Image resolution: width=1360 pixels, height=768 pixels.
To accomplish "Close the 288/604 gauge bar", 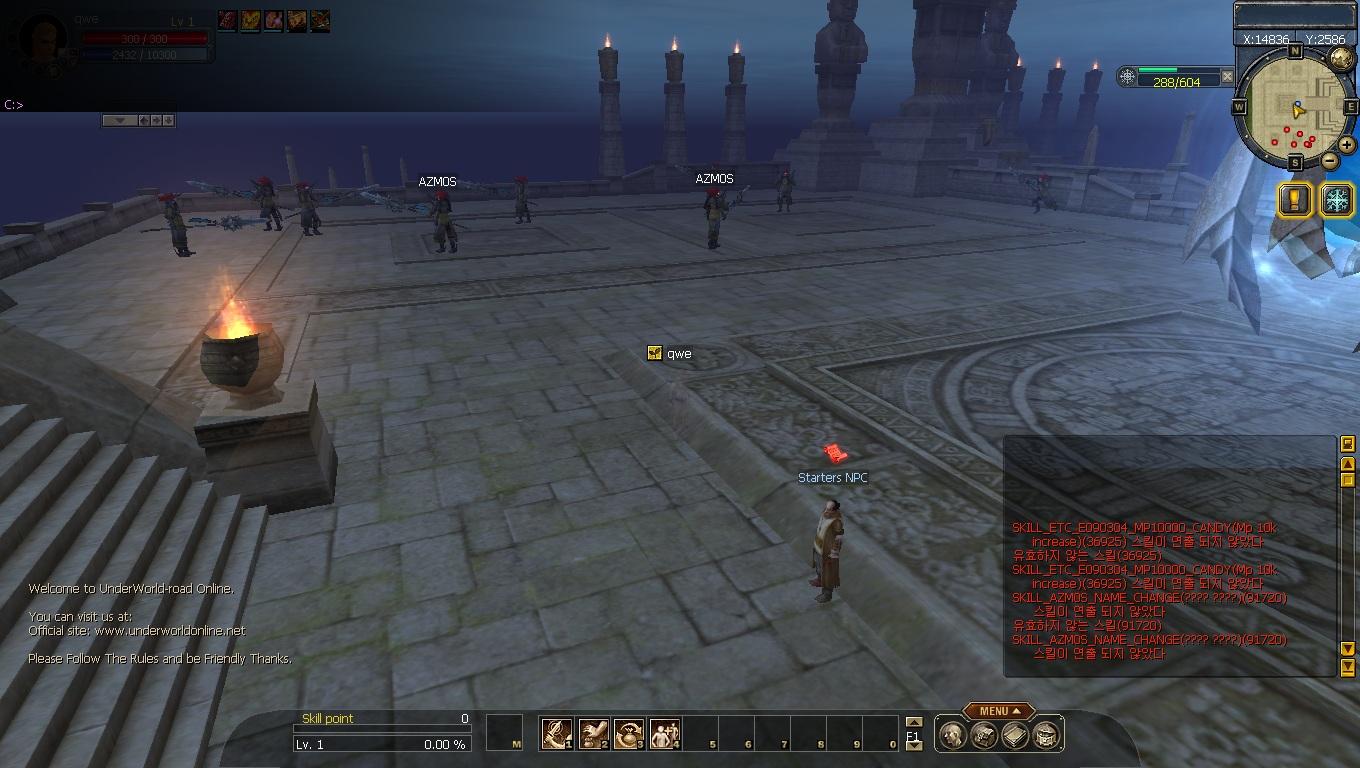I will 1227,76.
